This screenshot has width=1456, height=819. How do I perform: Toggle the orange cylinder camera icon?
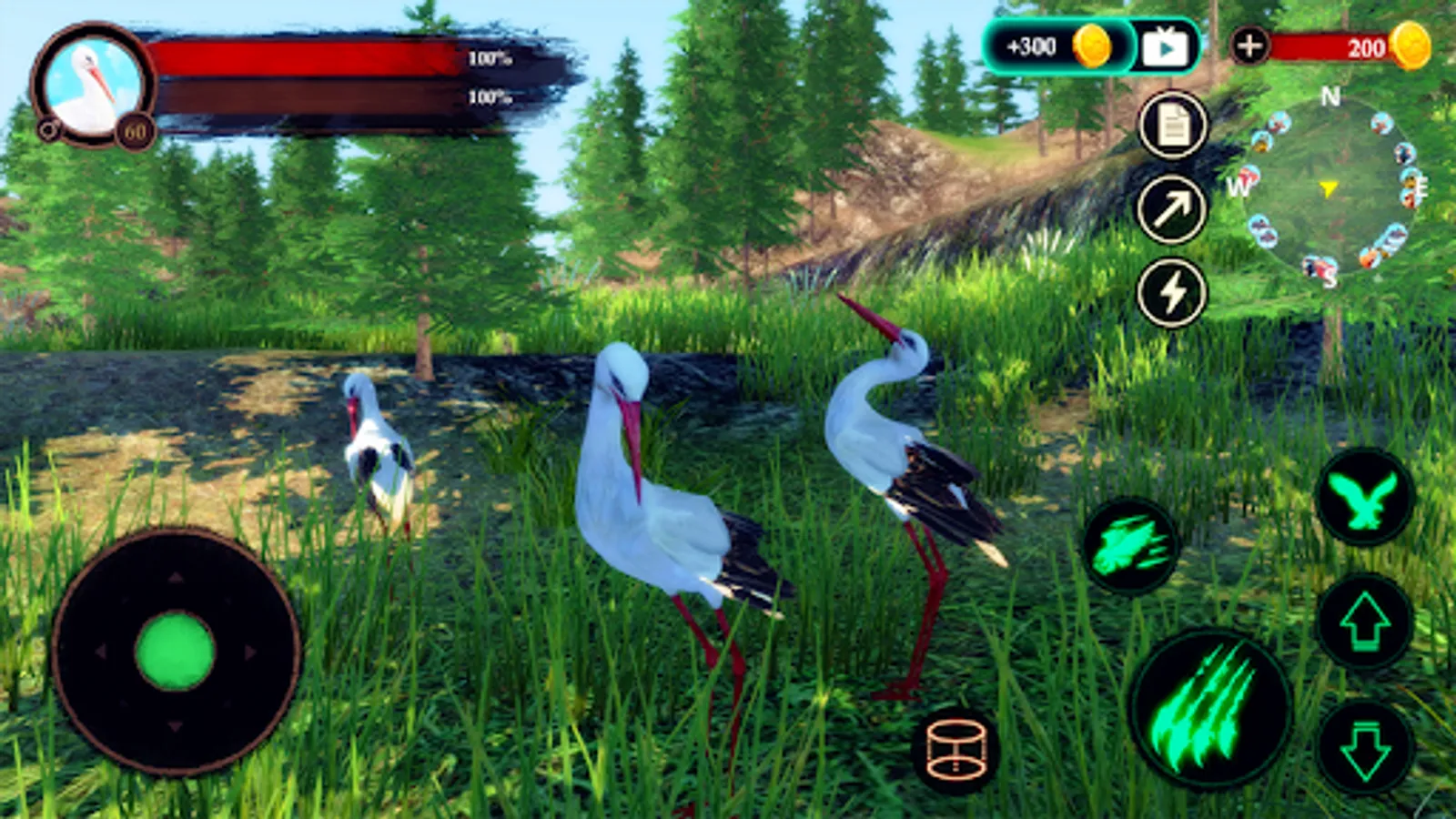pyautogui.click(x=955, y=751)
